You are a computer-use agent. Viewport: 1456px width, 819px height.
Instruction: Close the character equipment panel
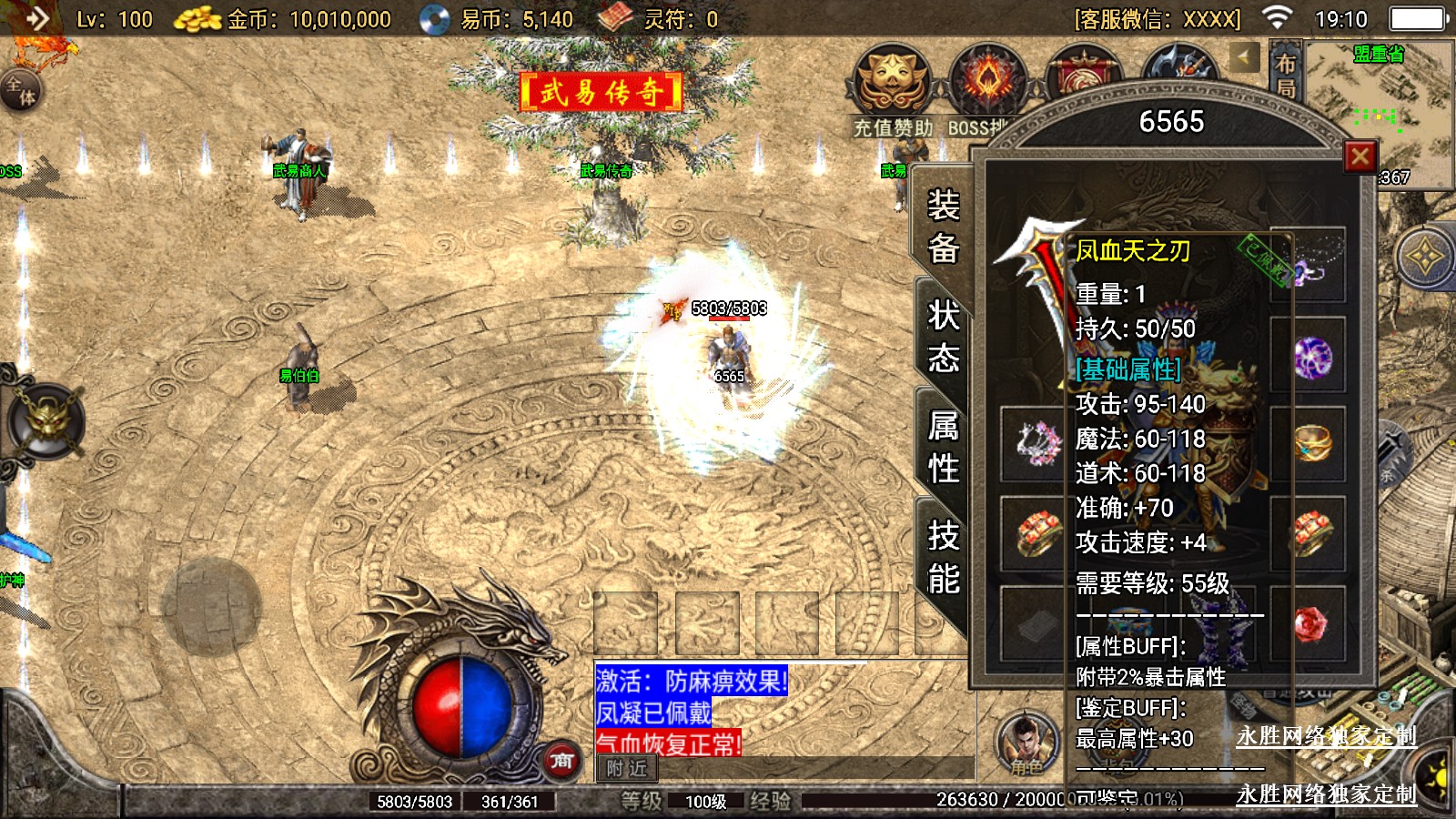[1360, 157]
